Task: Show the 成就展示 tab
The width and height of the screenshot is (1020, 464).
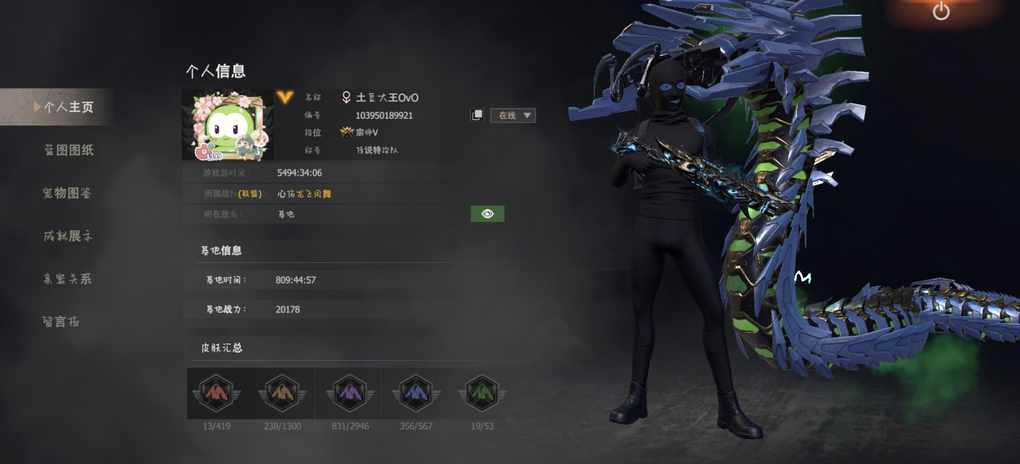Action: click(67, 236)
